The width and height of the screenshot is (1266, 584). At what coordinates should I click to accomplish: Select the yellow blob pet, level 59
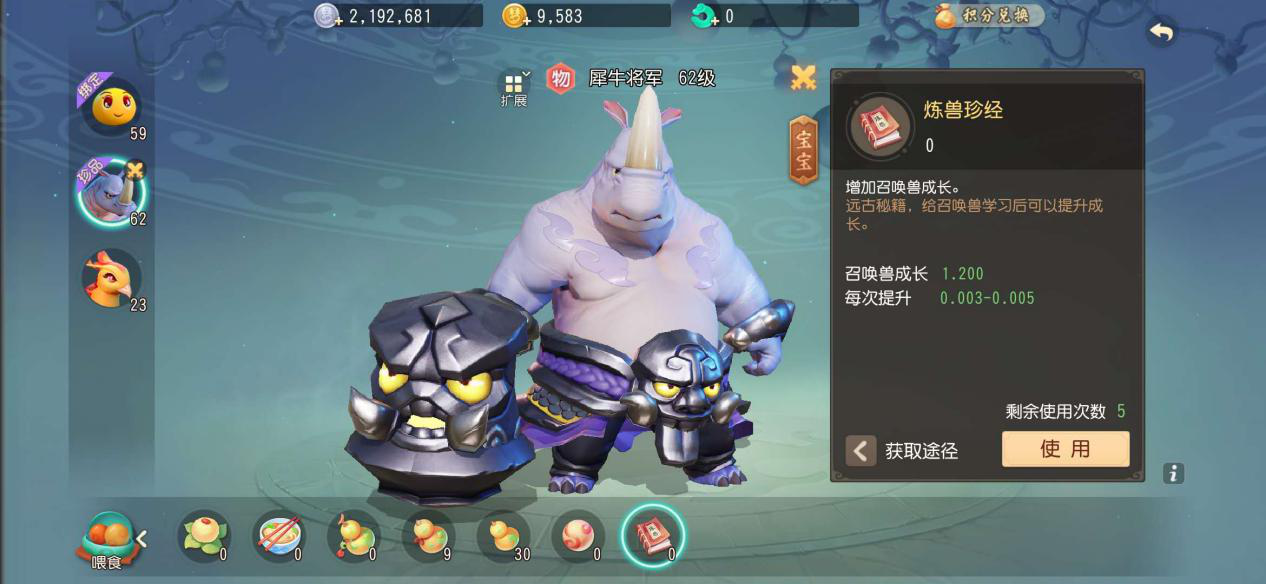coord(110,105)
